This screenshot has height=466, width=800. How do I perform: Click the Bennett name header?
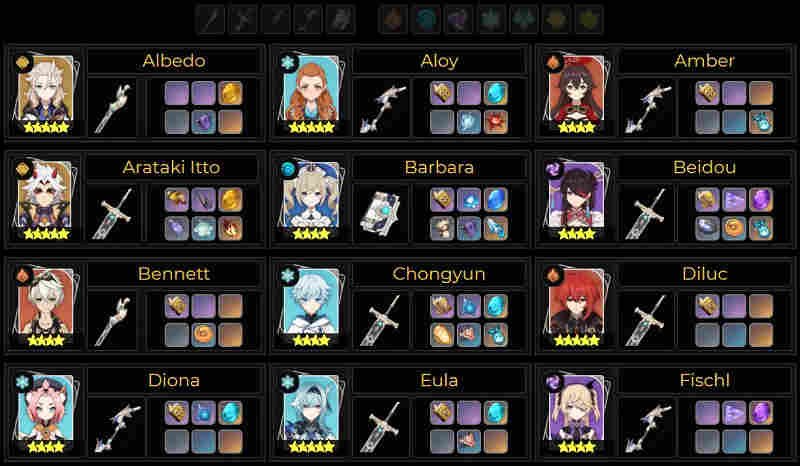(174, 273)
